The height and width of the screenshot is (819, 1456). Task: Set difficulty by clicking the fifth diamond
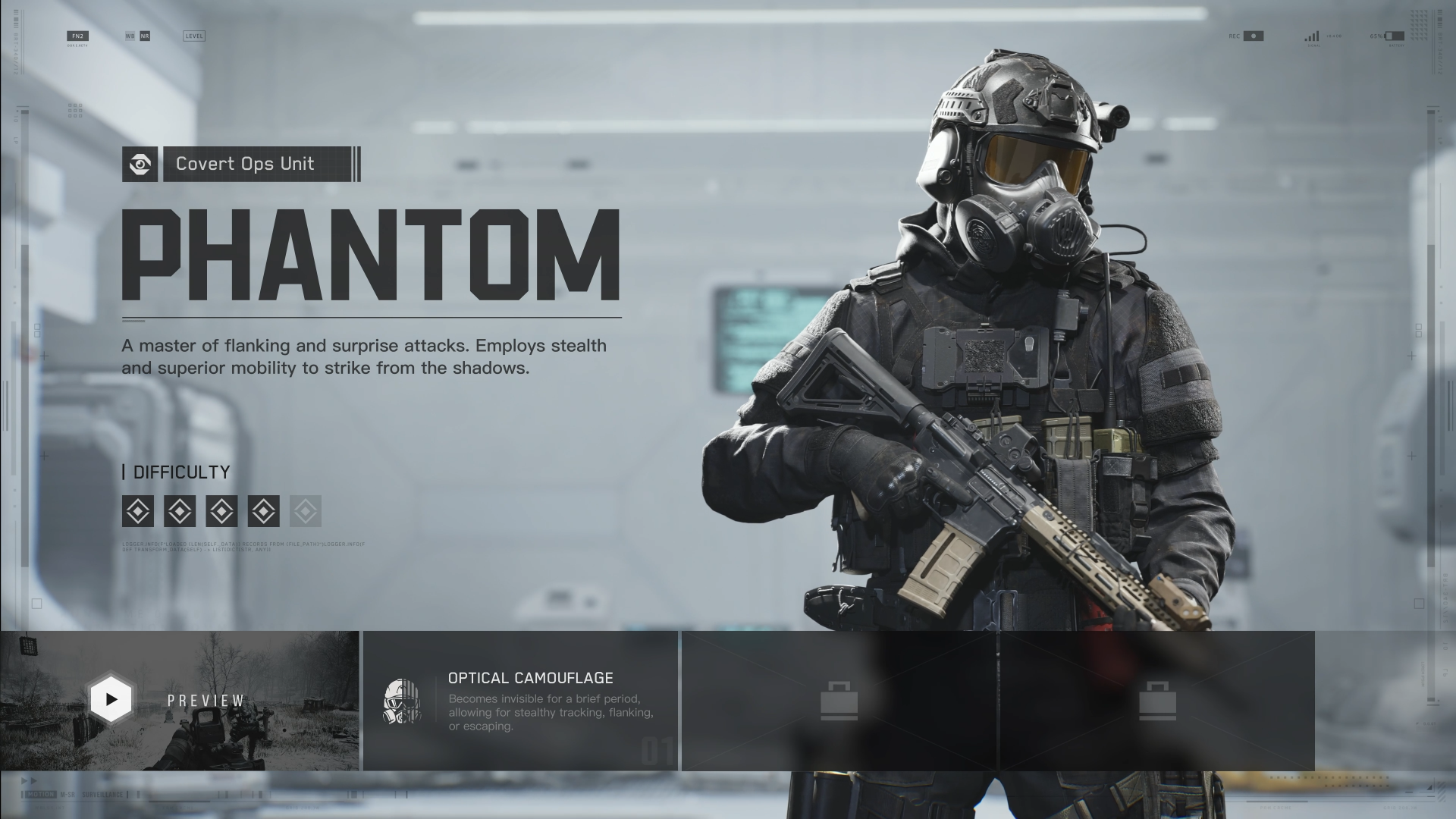coord(305,511)
